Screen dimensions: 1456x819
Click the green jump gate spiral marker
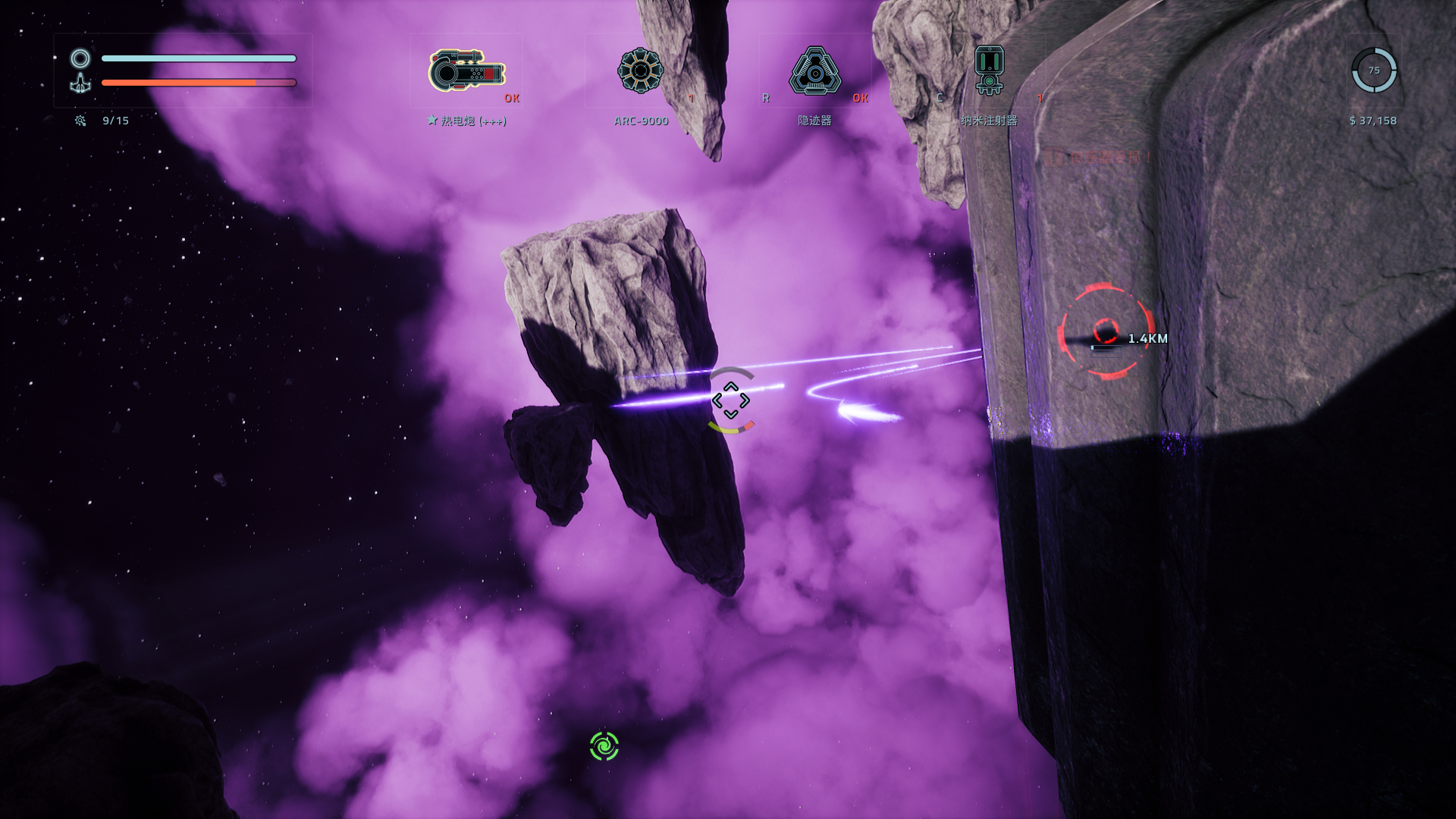tap(604, 746)
